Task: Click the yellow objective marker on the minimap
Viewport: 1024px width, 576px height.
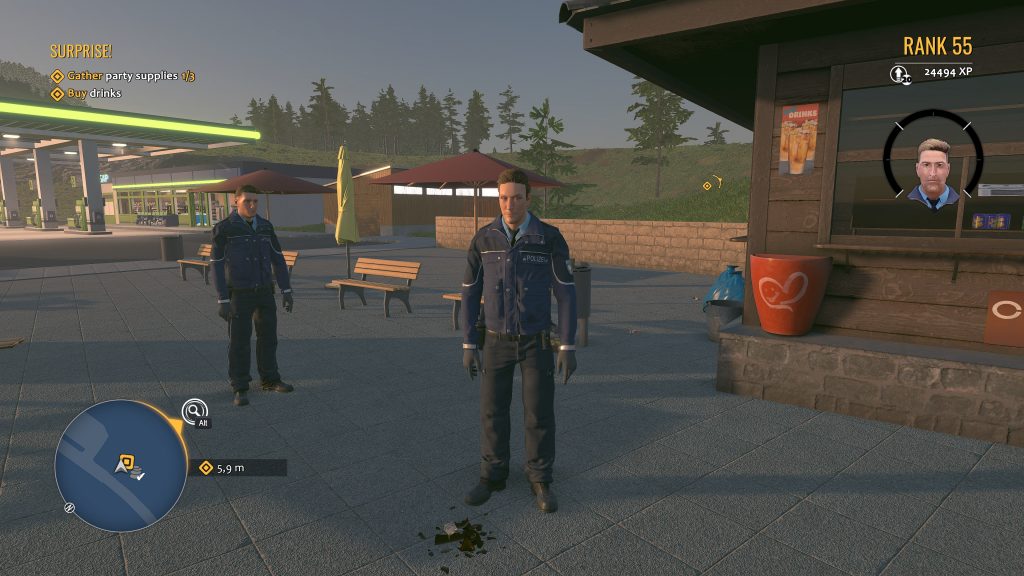Action: [127, 461]
